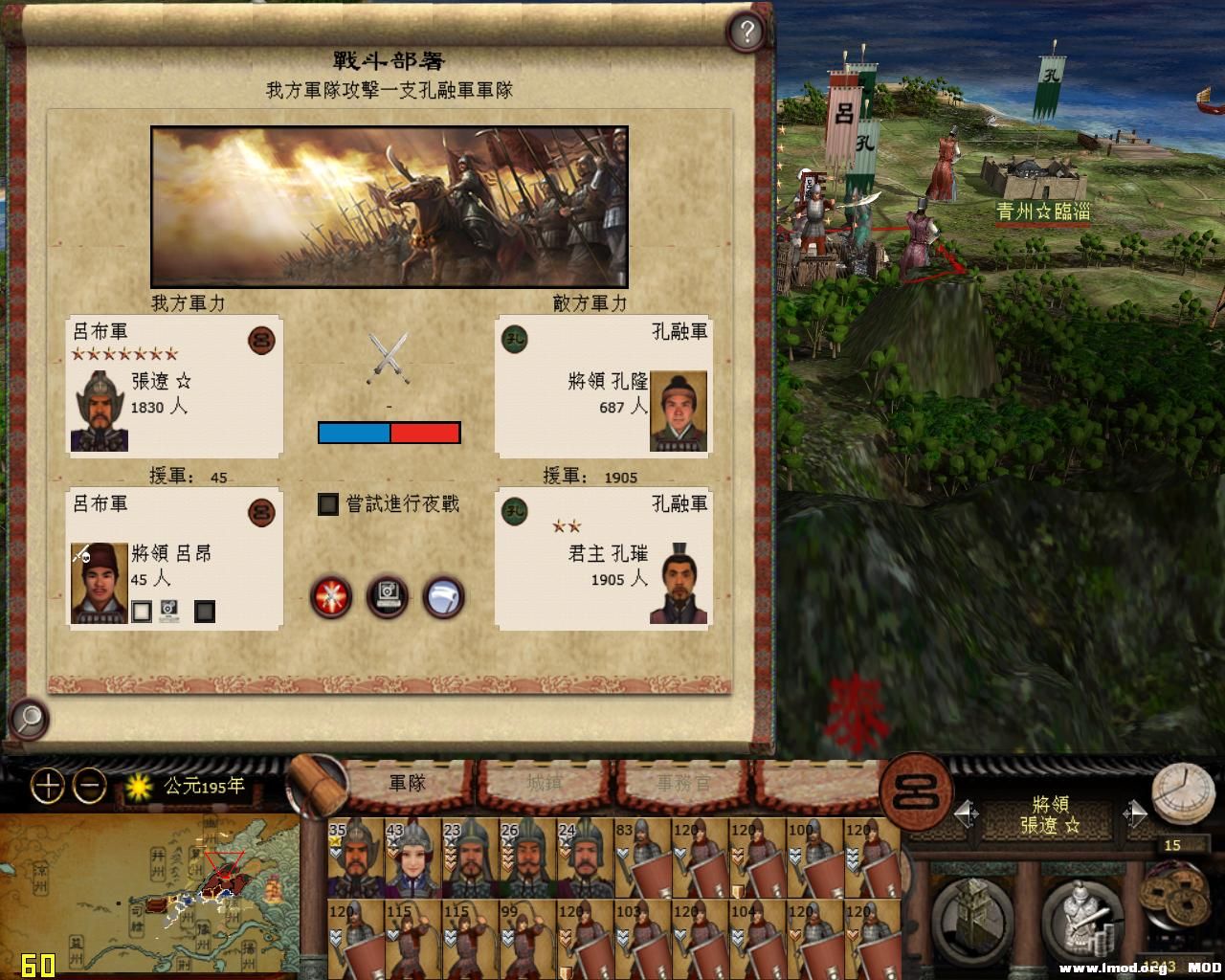This screenshot has width=1225, height=980.
Task: Click the magnifying glass on the scroll corner
Action: 29,718
